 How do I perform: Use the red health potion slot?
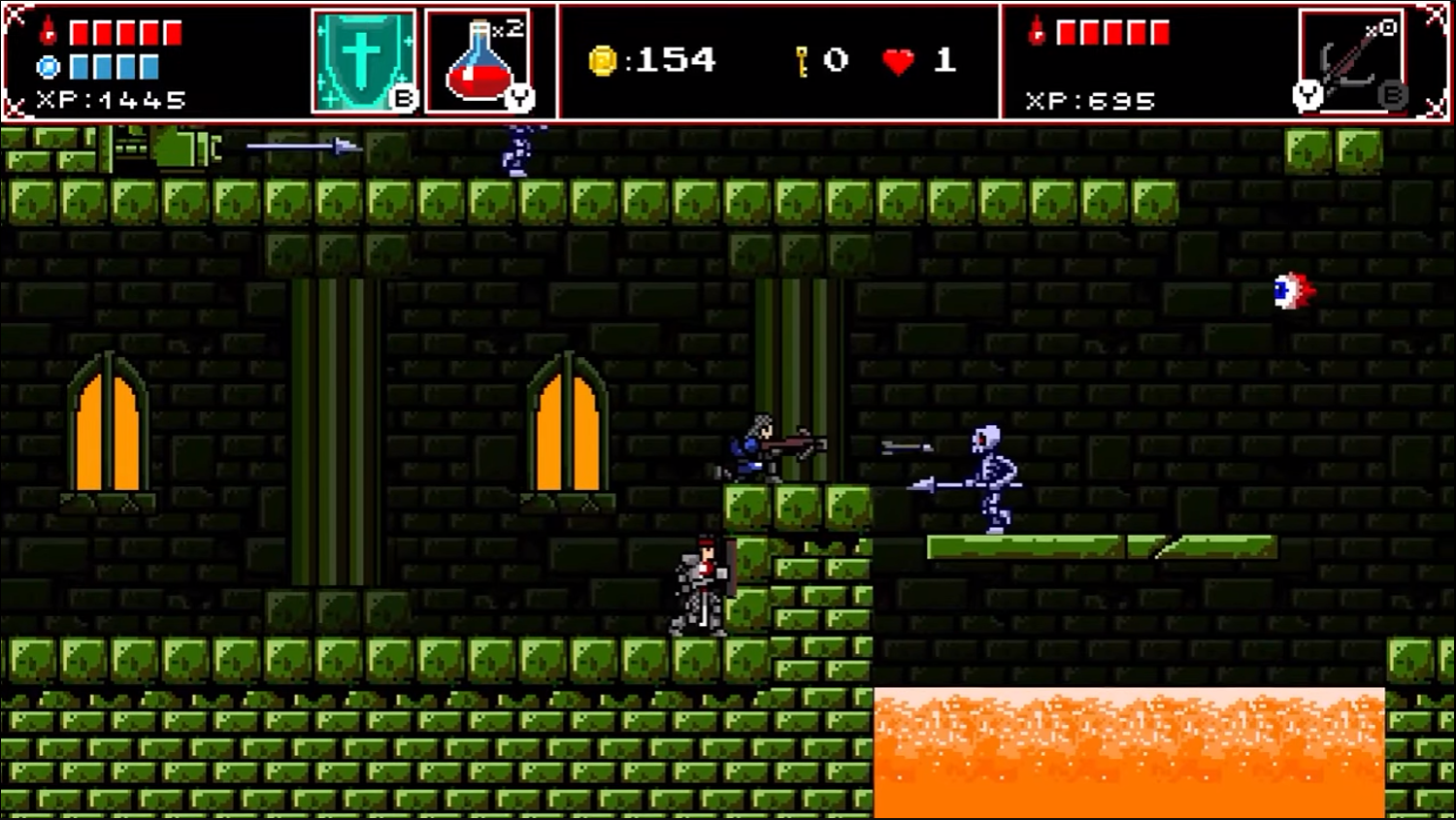(x=479, y=61)
